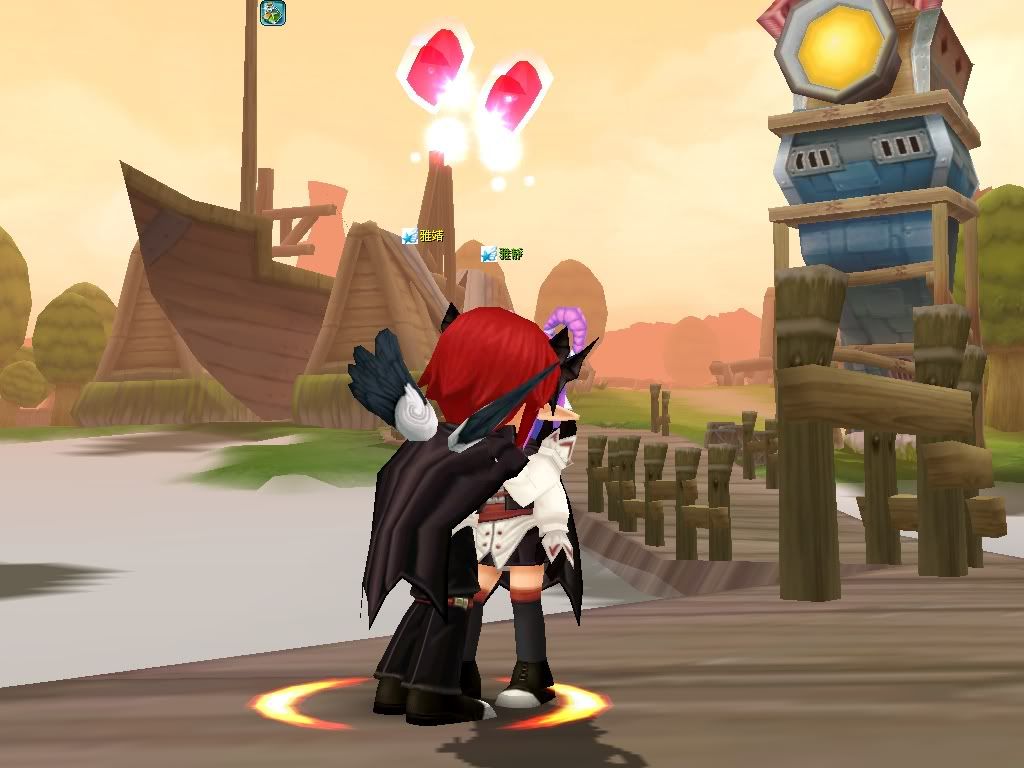Select the player name tag 雅静
The image size is (1024, 768).
pyautogui.click(x=510, y=254)
